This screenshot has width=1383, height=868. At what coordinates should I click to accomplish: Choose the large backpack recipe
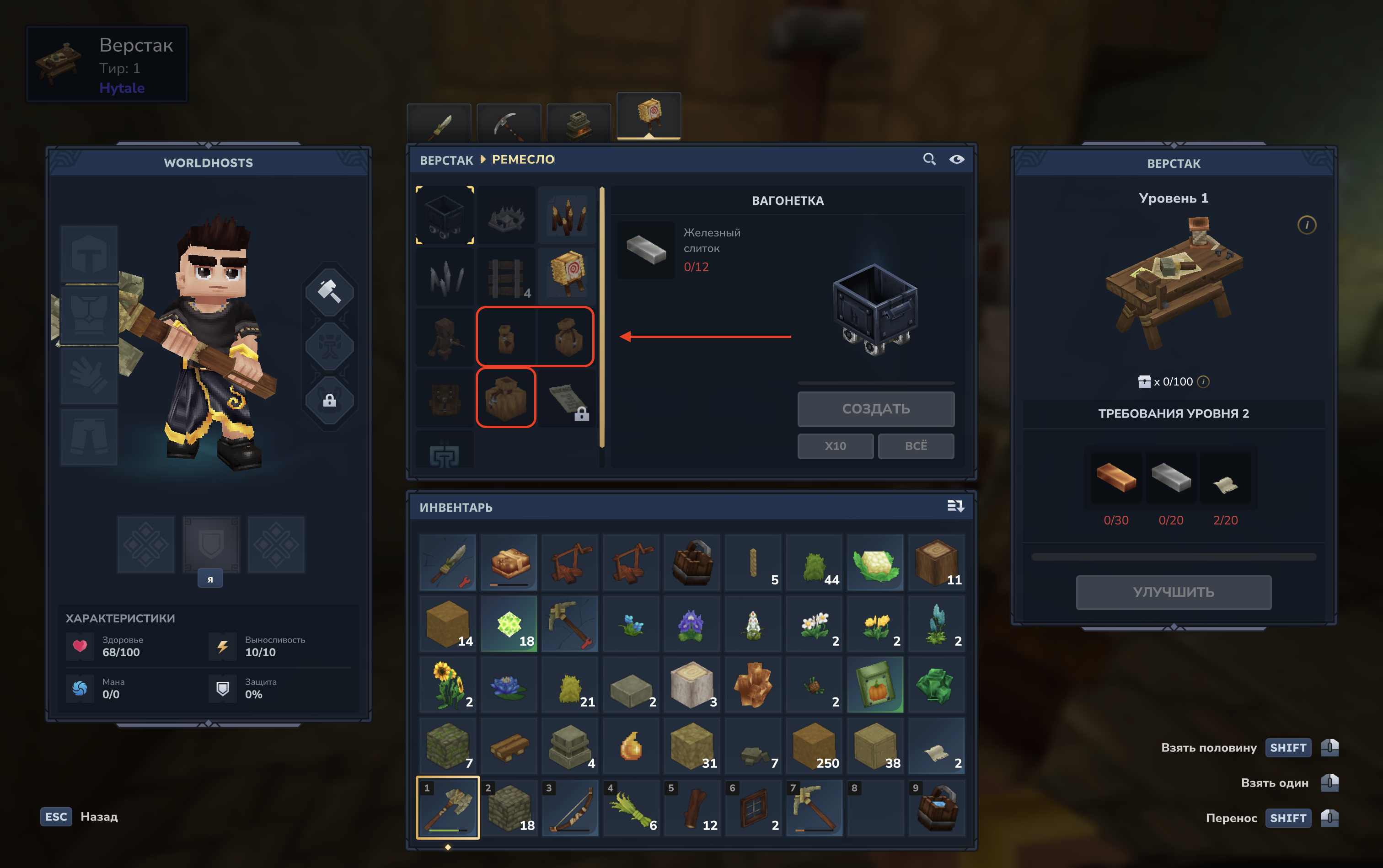click(506, 398)
